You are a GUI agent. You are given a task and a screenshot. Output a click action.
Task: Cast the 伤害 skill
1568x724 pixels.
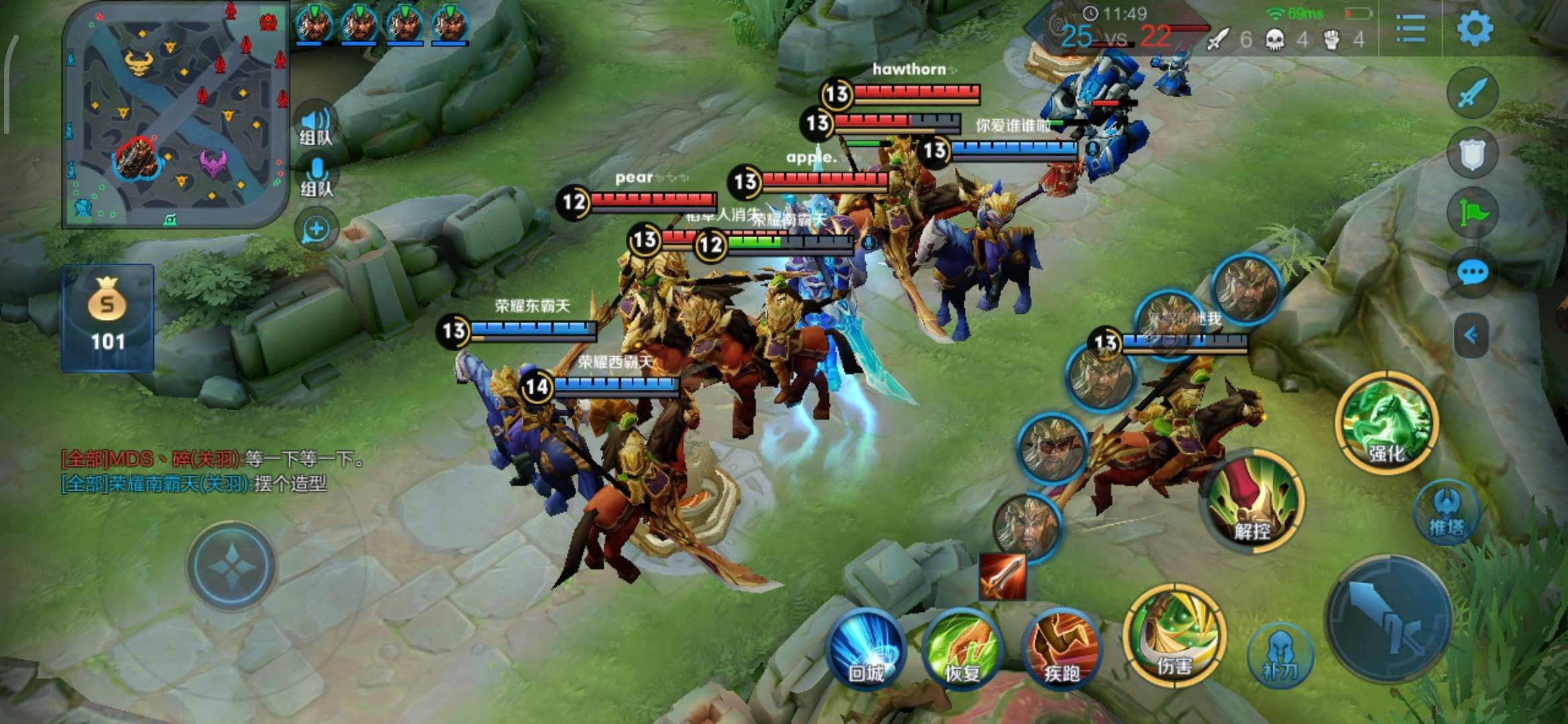(x=1175, y=636)
